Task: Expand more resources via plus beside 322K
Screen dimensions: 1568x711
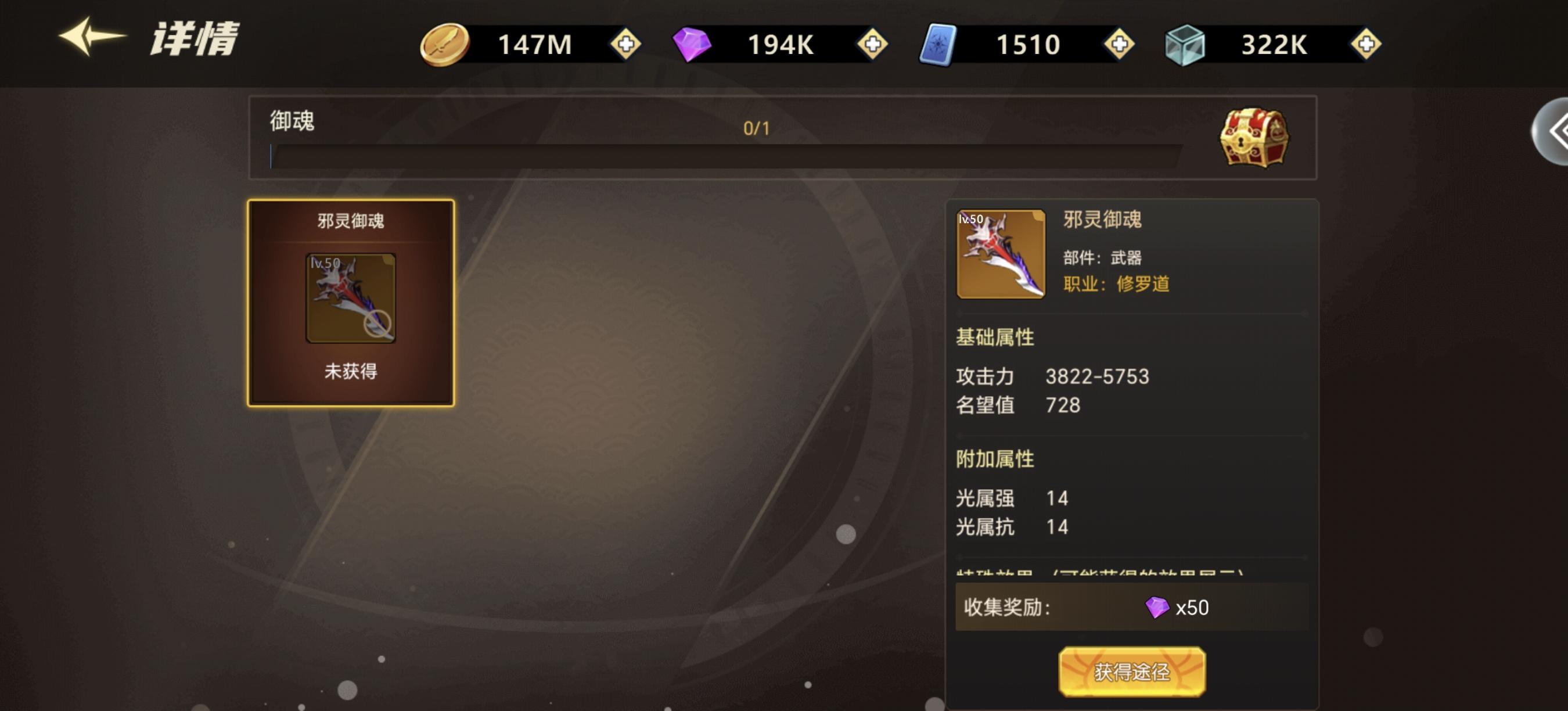Action: (1368, 44)
